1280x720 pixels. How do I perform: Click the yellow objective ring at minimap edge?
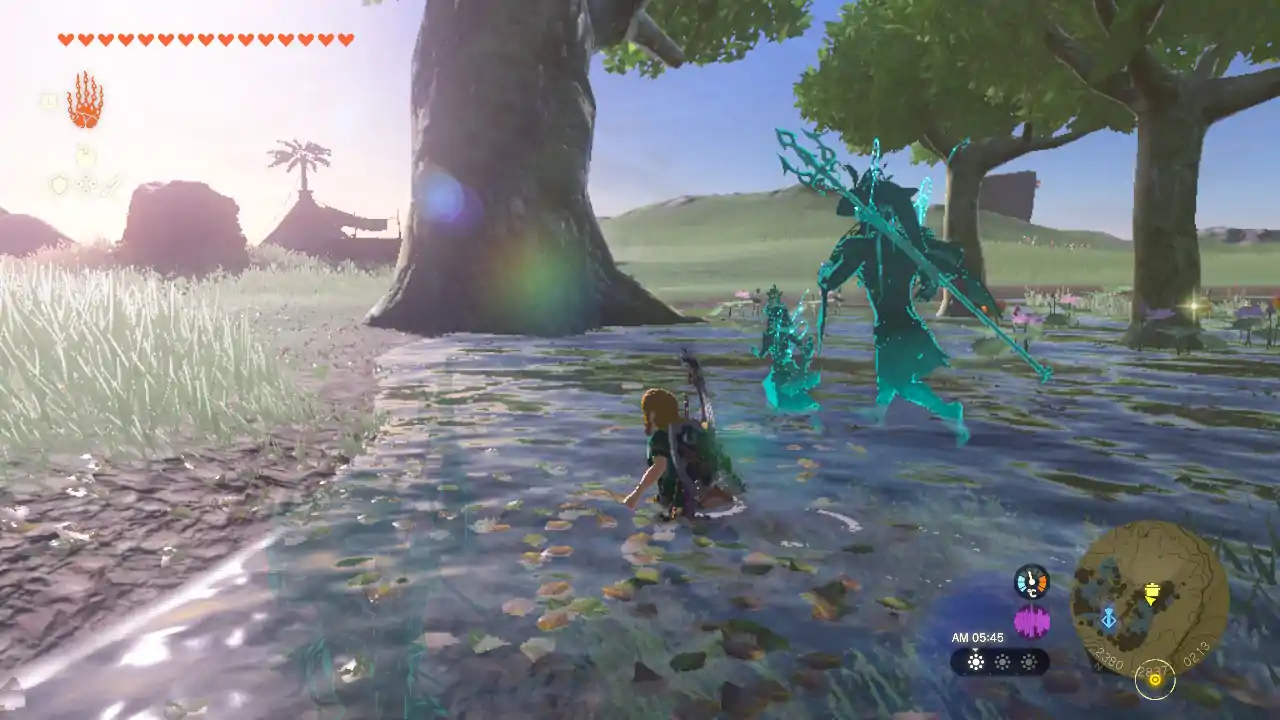(1155, 679)
